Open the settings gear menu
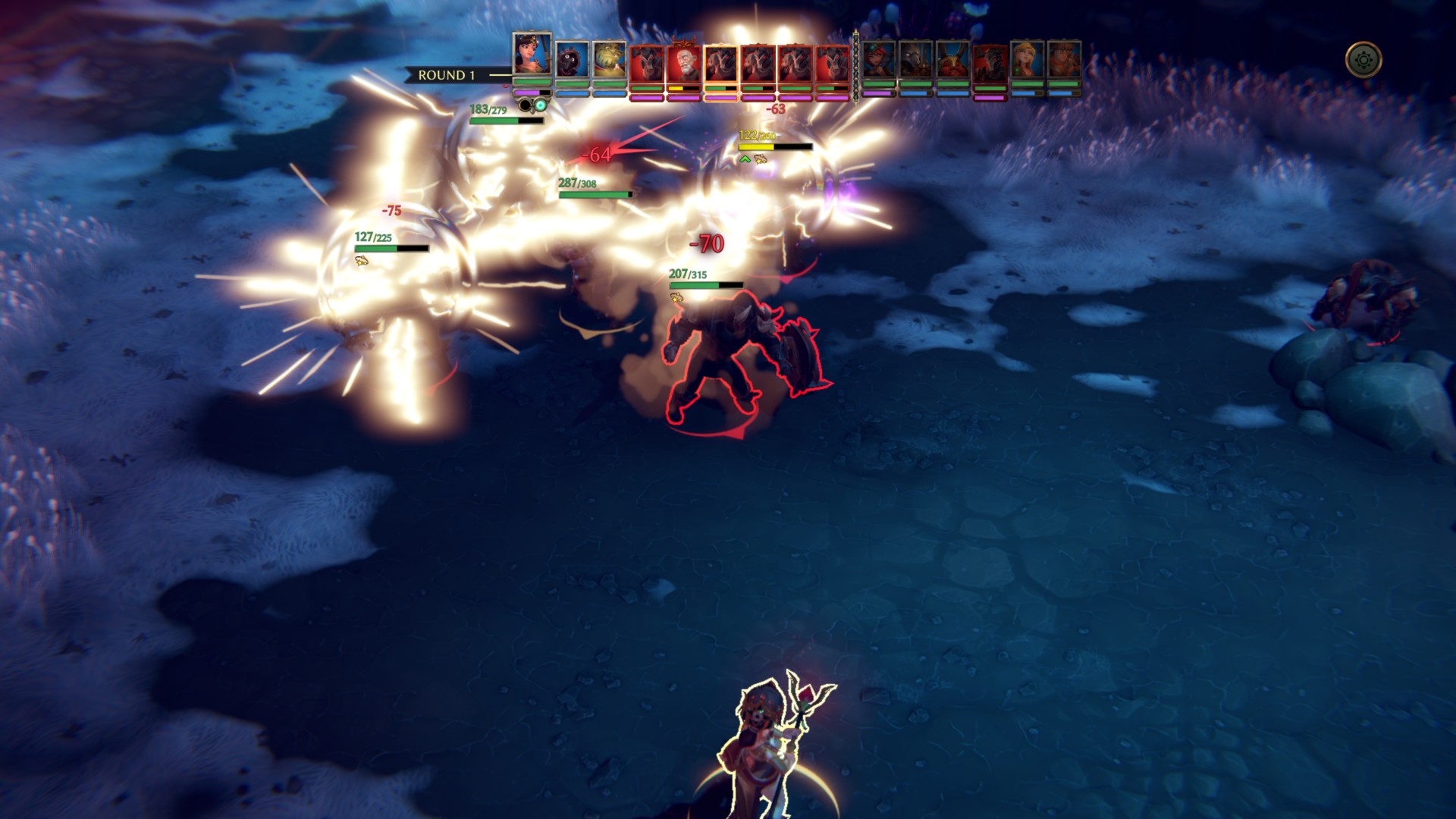Screen dimensions: 1456x819 coord(1363,60)
